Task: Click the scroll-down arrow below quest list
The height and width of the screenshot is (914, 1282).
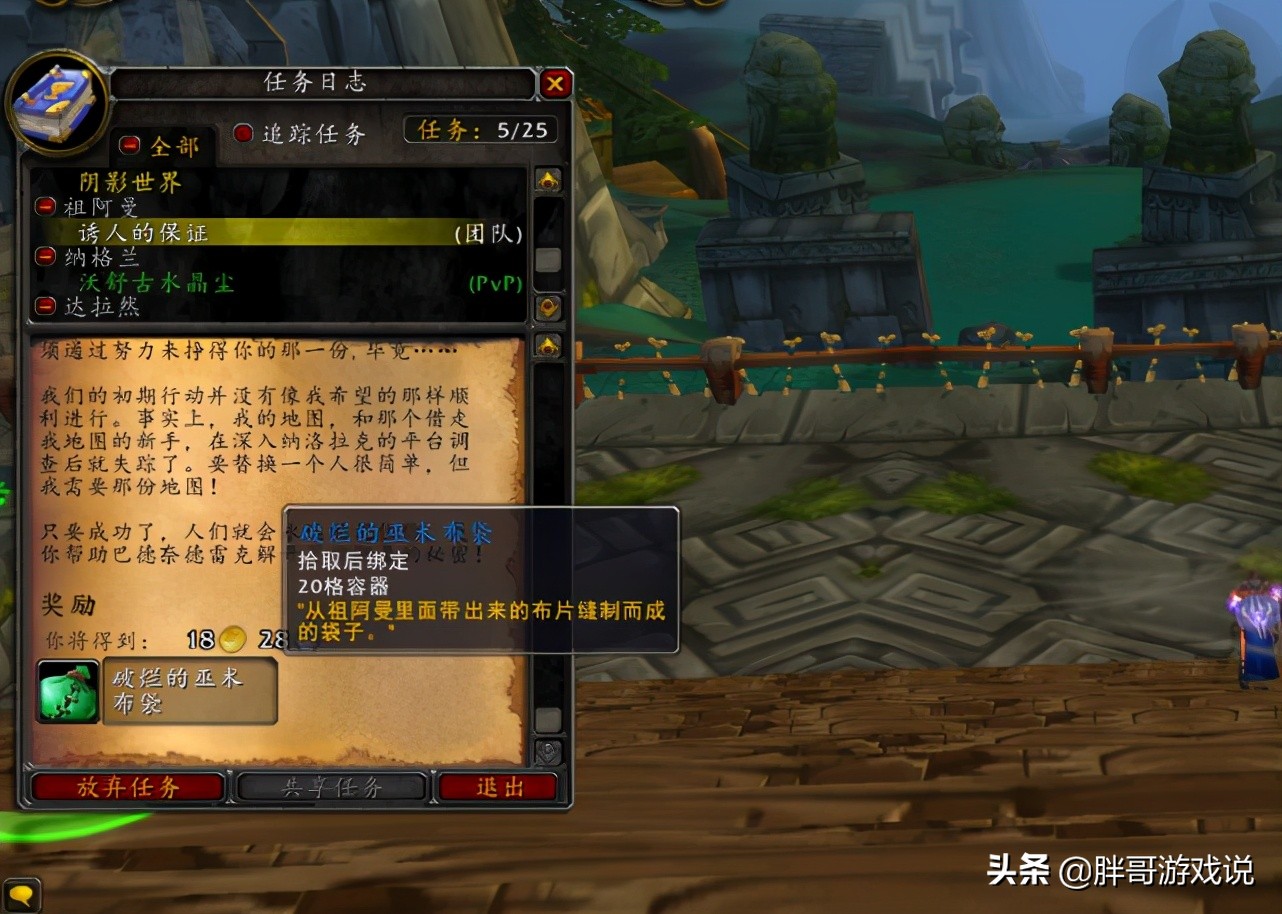Action: point(547,308)
